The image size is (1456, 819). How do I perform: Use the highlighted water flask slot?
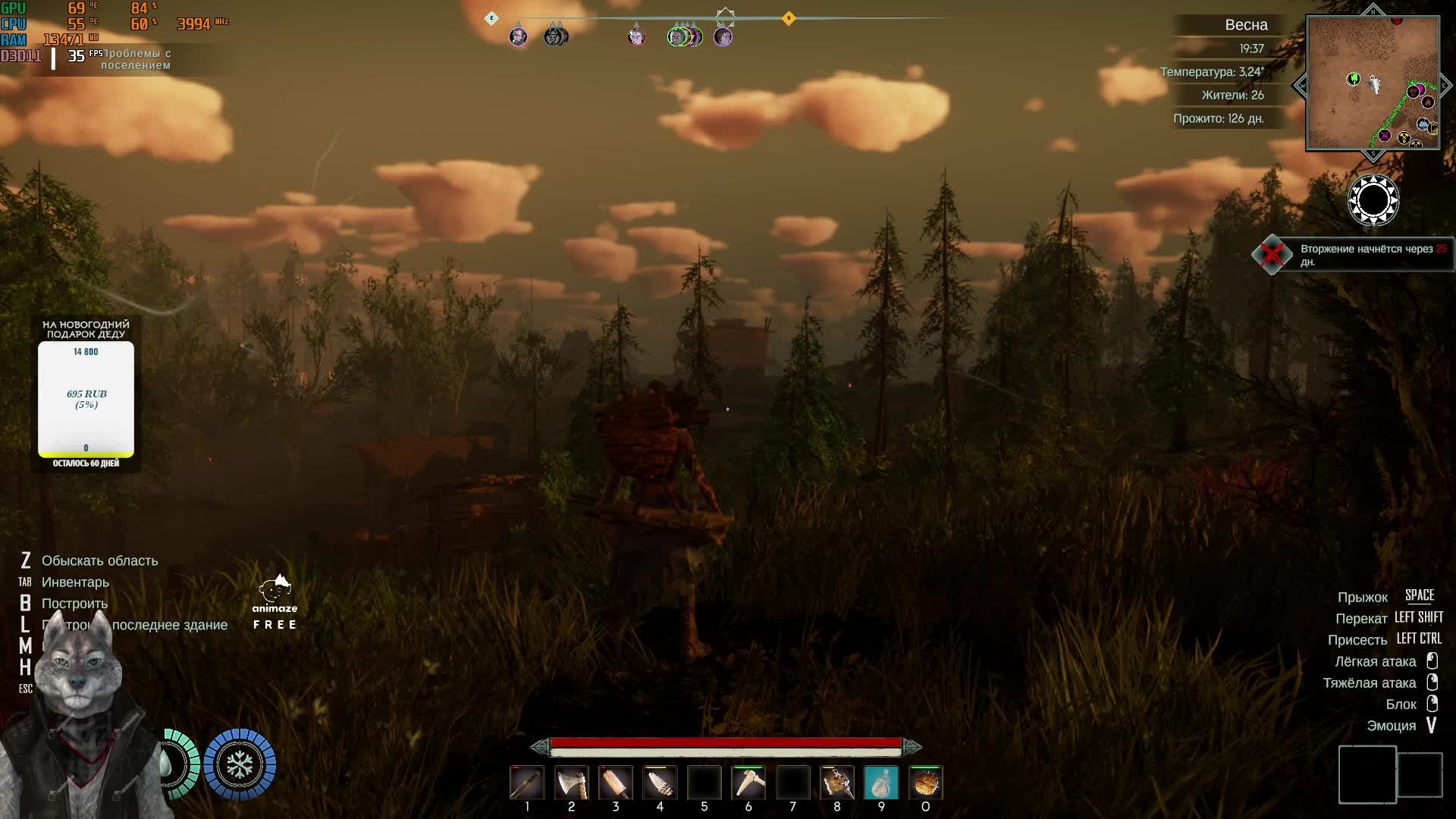coord(881,783)
